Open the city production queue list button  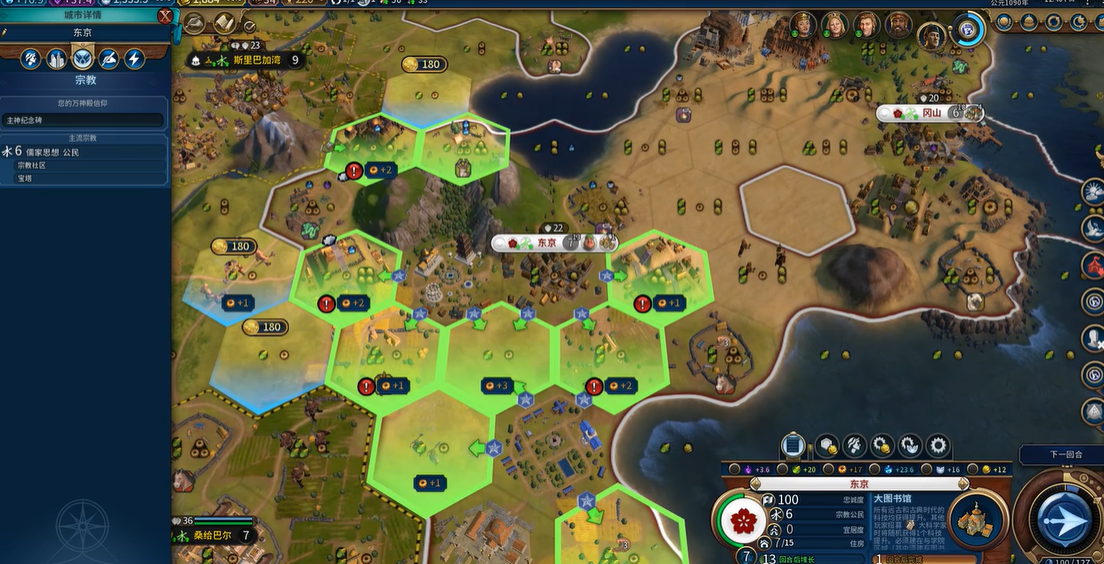(792, 445)
